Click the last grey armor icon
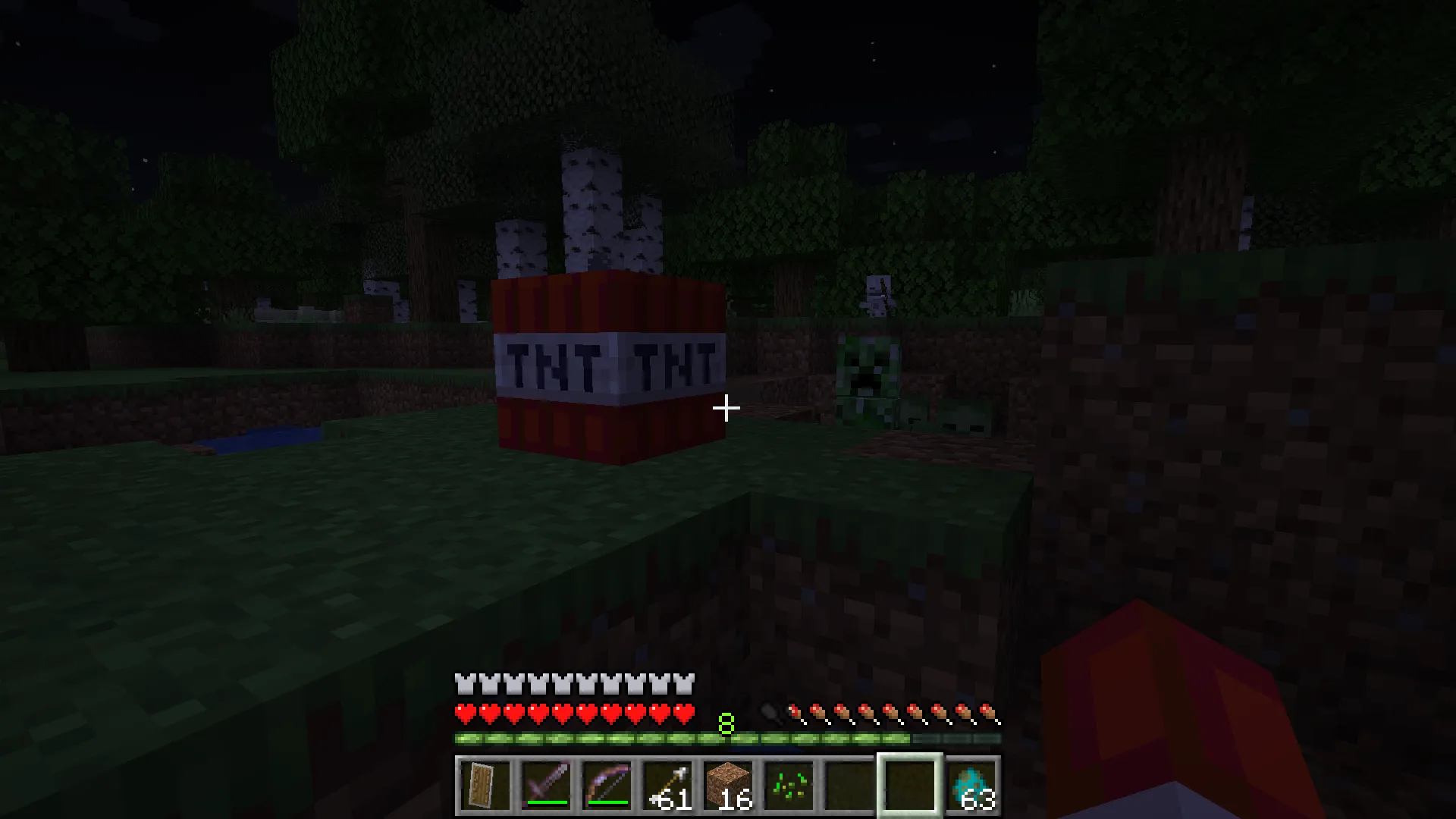Viewport: 1456px width, 819px height. click(685, 682)
